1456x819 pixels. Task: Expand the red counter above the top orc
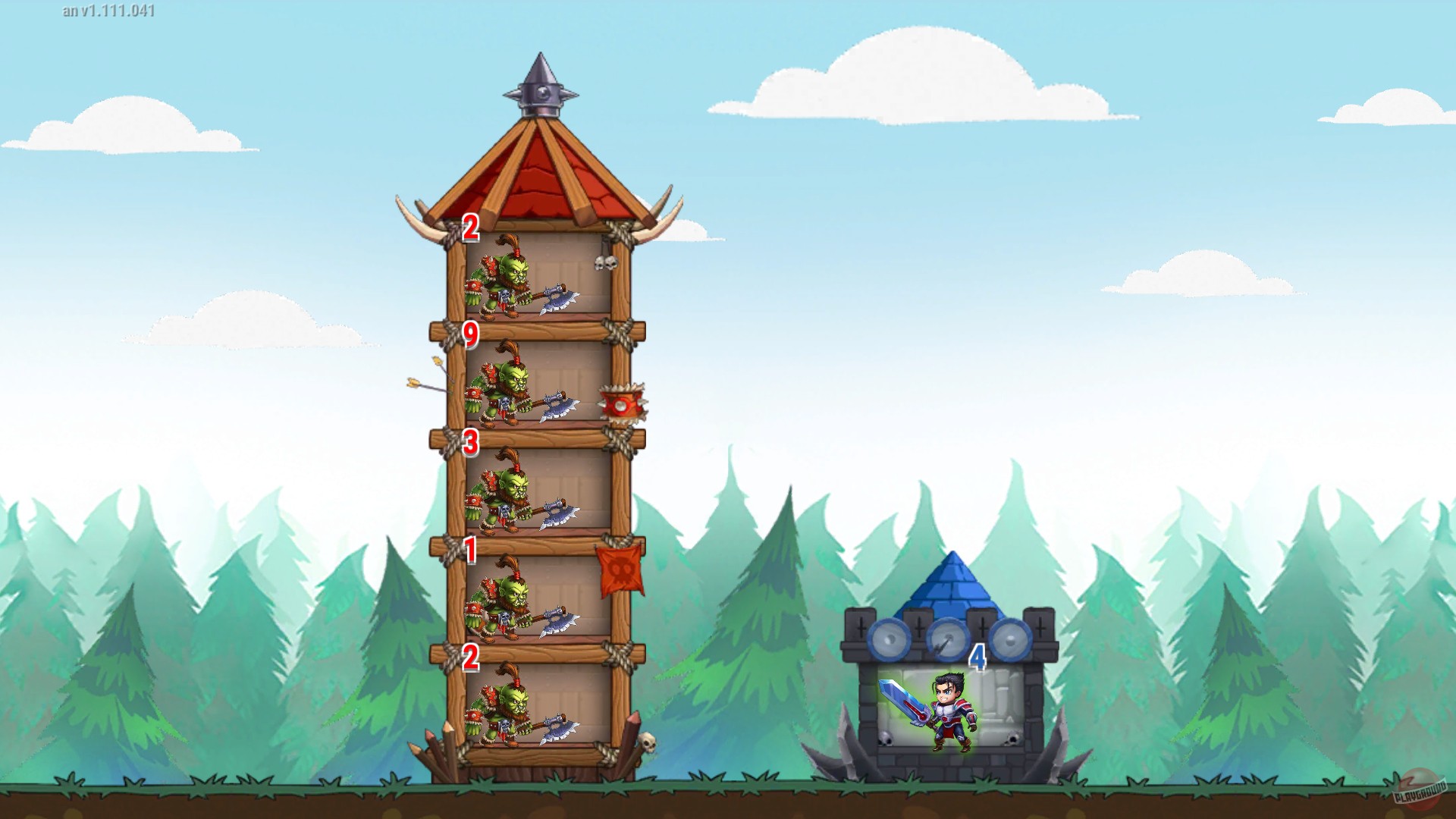point(472,225)
